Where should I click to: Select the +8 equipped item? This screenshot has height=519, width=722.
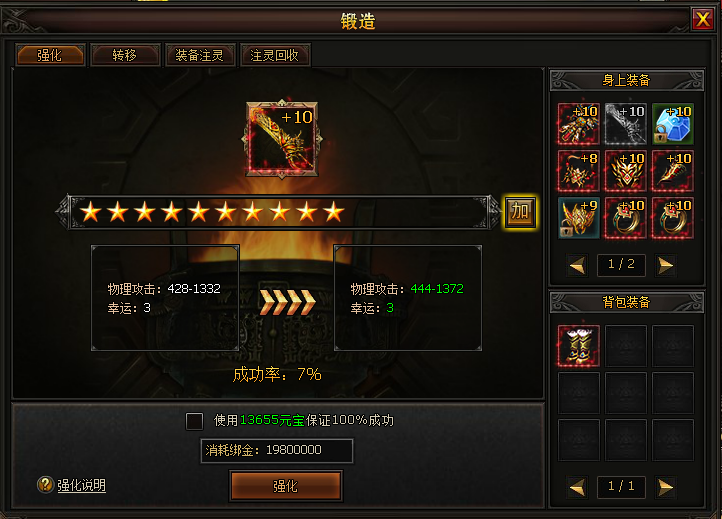tap(579, 170)
